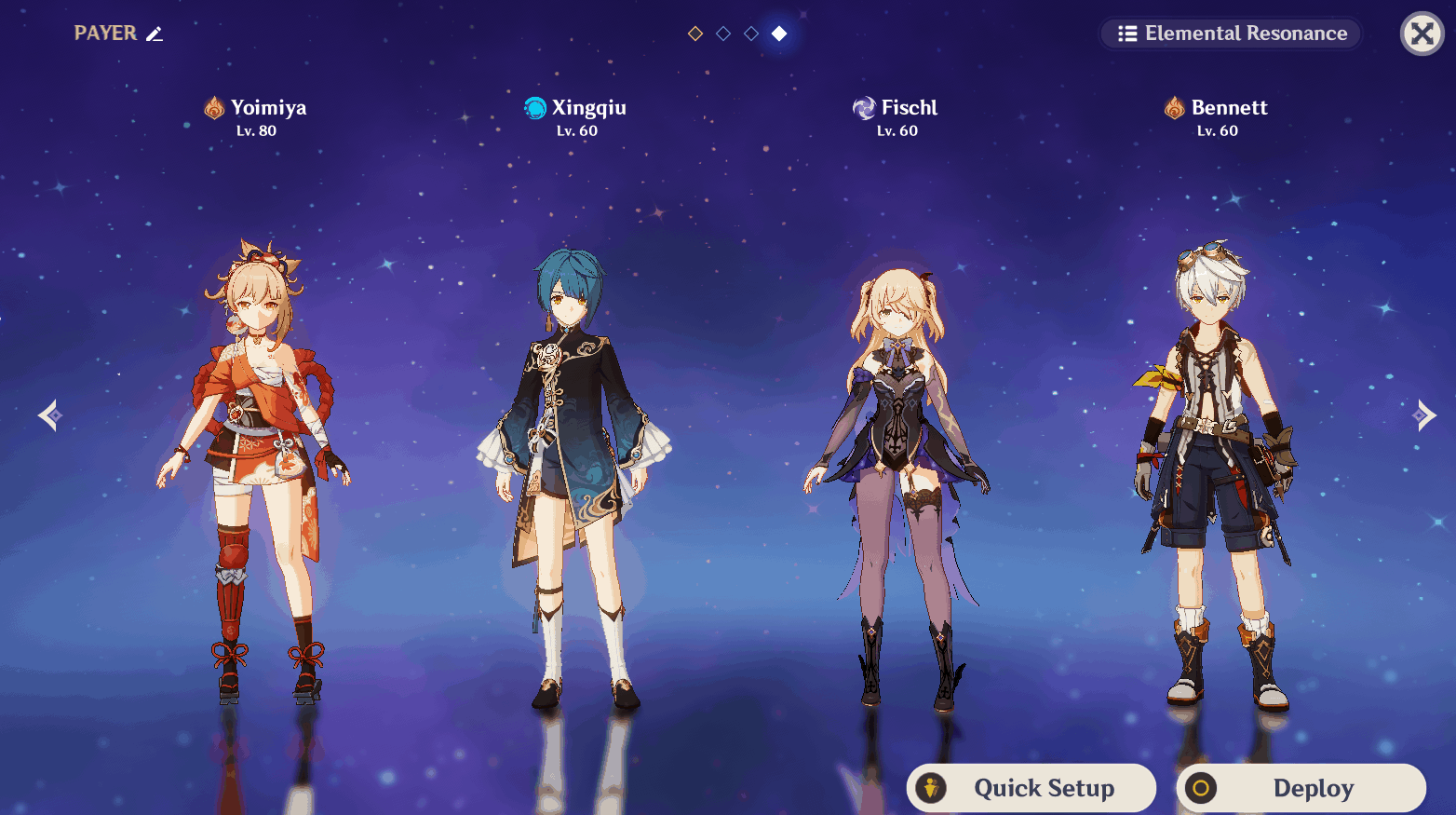Open Quick Setup for the party
Screen dimensions: 1456x815
[x=1031, y=788]
